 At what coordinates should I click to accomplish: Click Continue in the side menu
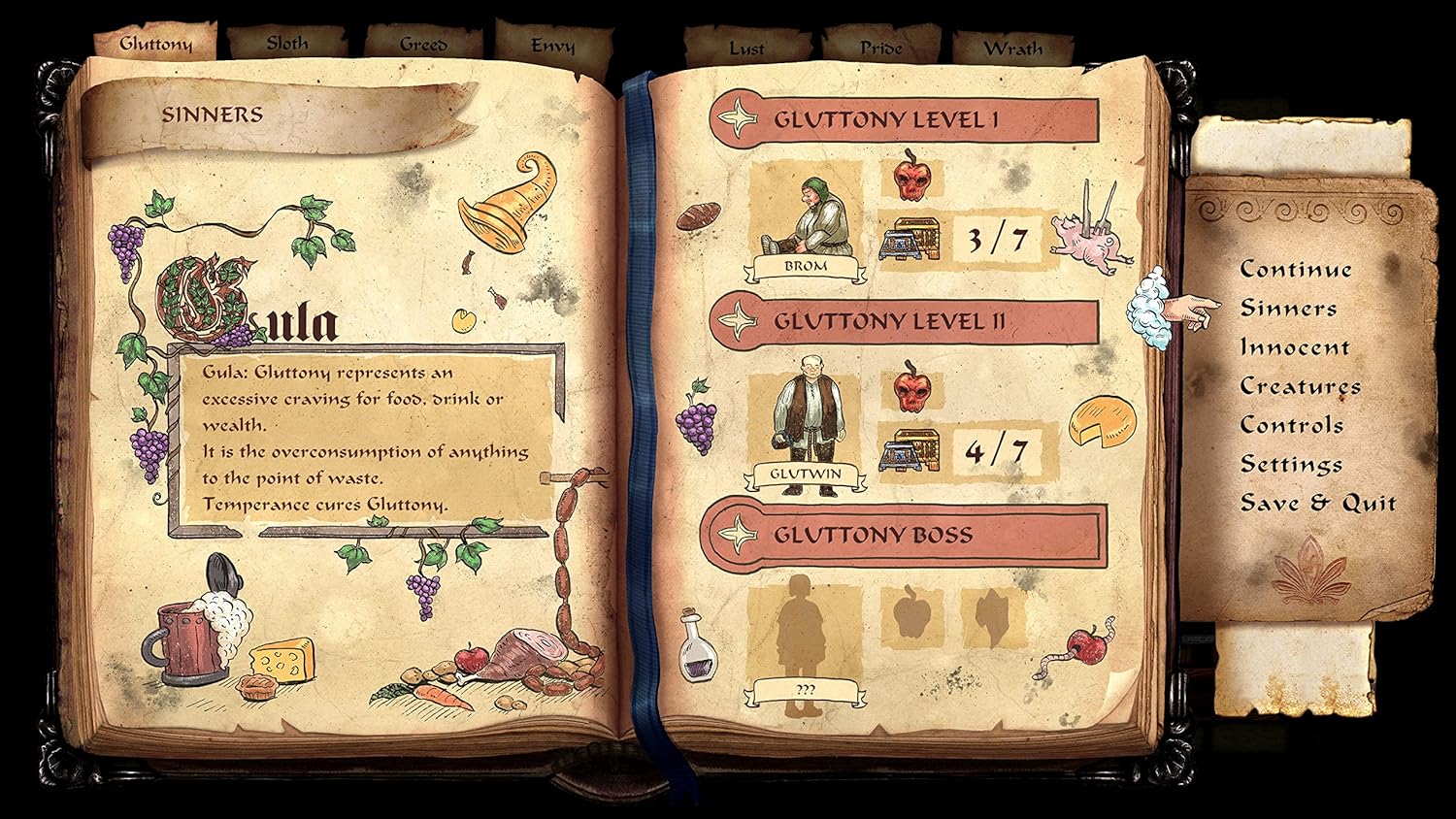(x=1295, y=269)
